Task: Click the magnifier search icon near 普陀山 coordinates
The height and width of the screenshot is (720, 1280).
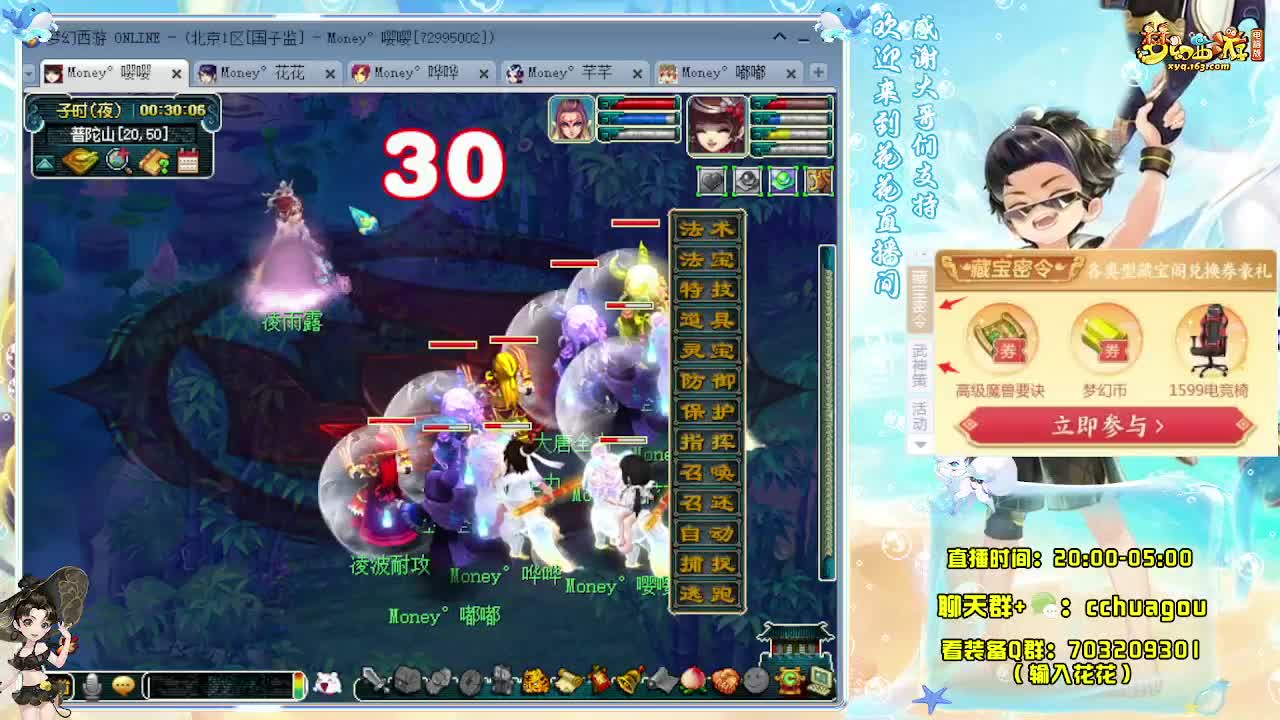Action: point(116,161)
